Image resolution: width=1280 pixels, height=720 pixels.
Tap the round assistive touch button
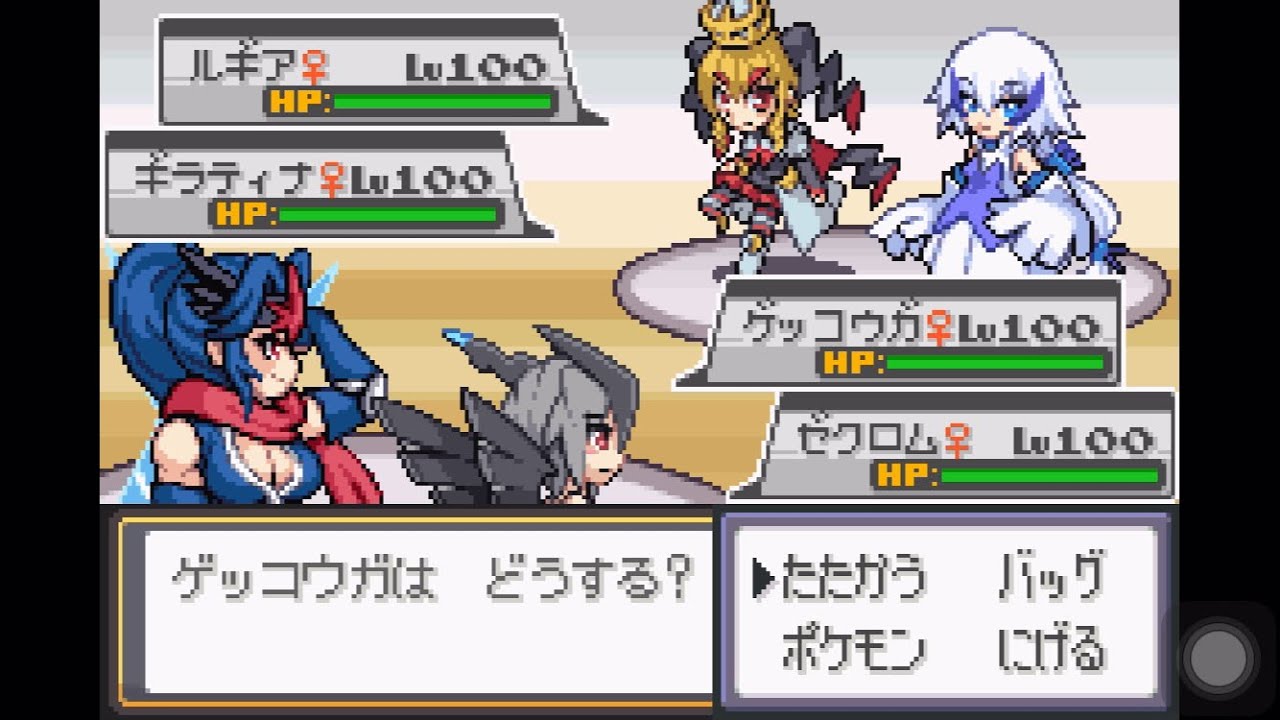click(1220, 658)
